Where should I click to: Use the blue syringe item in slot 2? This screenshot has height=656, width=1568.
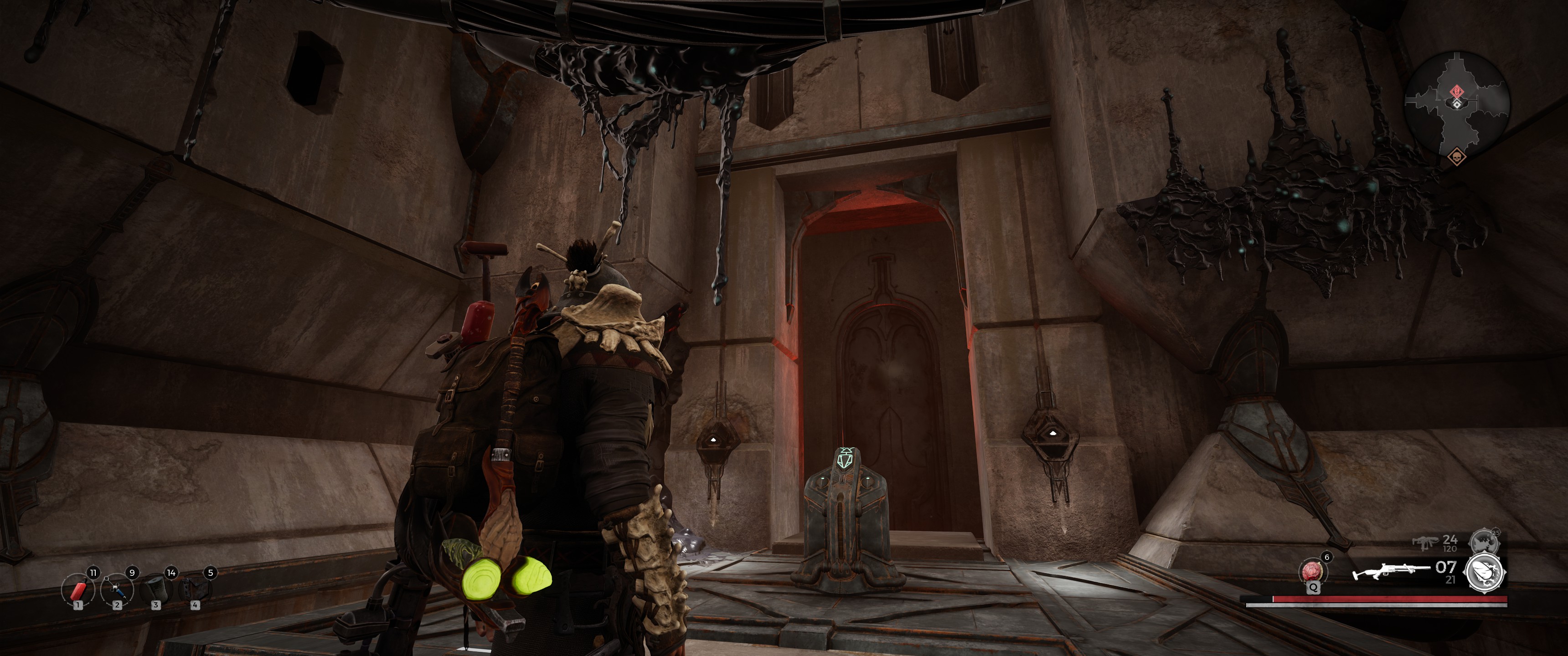pyautogui.click(x=118, y=589)
